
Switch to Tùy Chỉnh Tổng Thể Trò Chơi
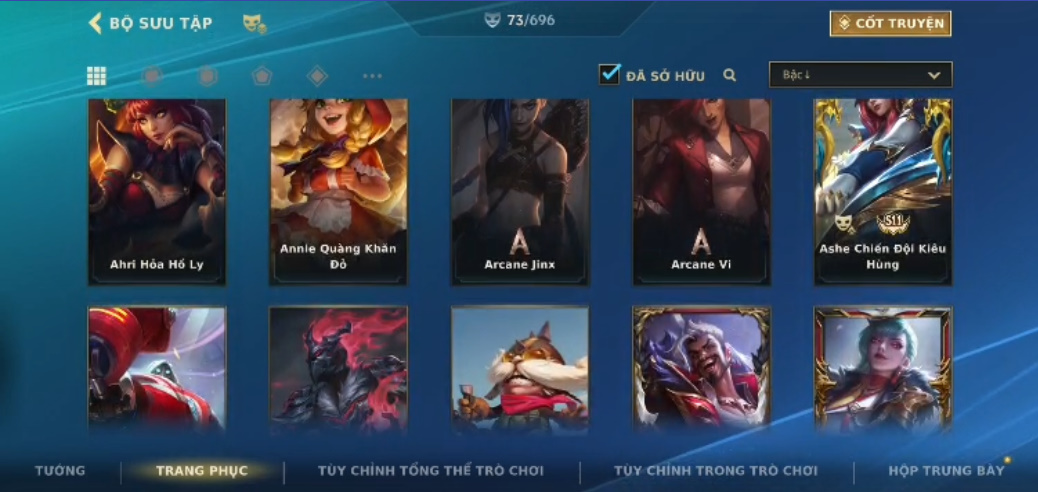coord(431,470)
